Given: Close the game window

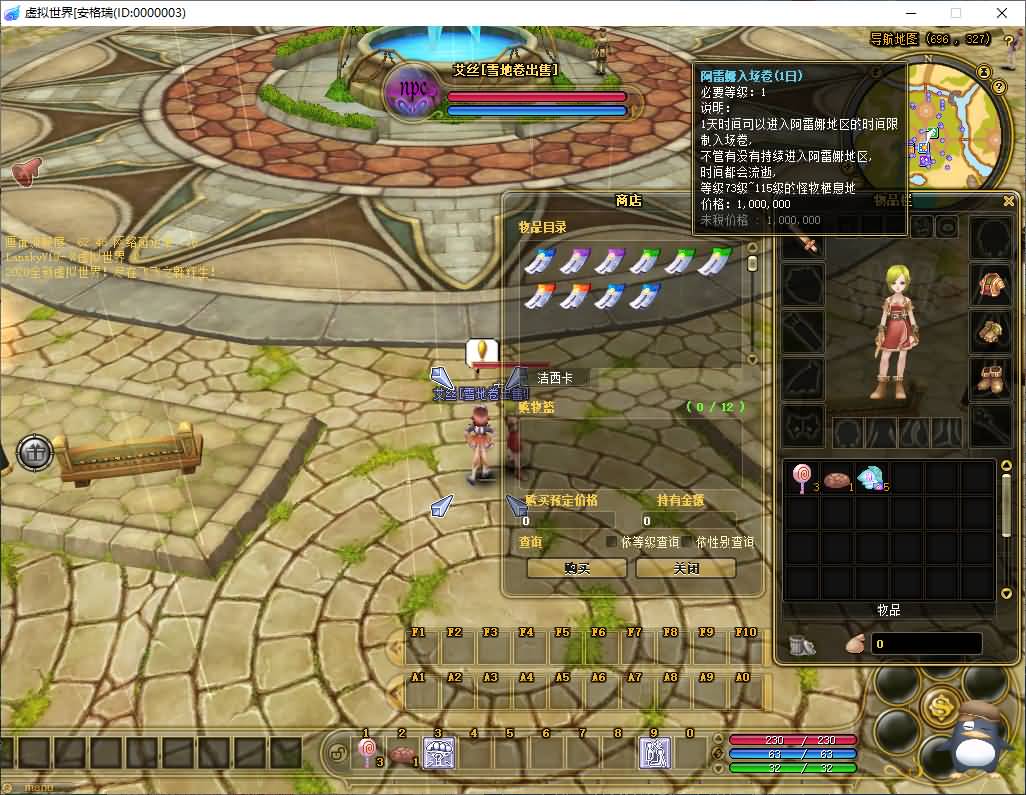Looking at the screenshot, I should coord(1001,13).
